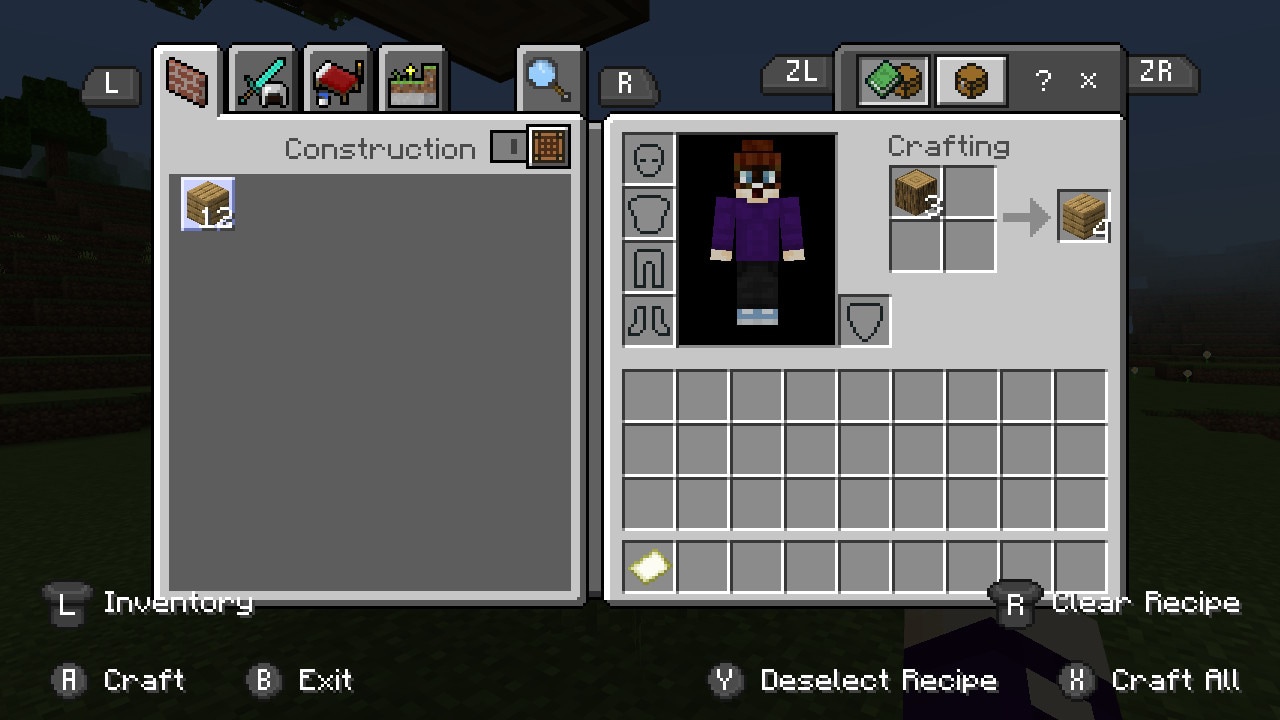Select the paper item in hotbar
The image size is (1280, 720).
[649, 567]
